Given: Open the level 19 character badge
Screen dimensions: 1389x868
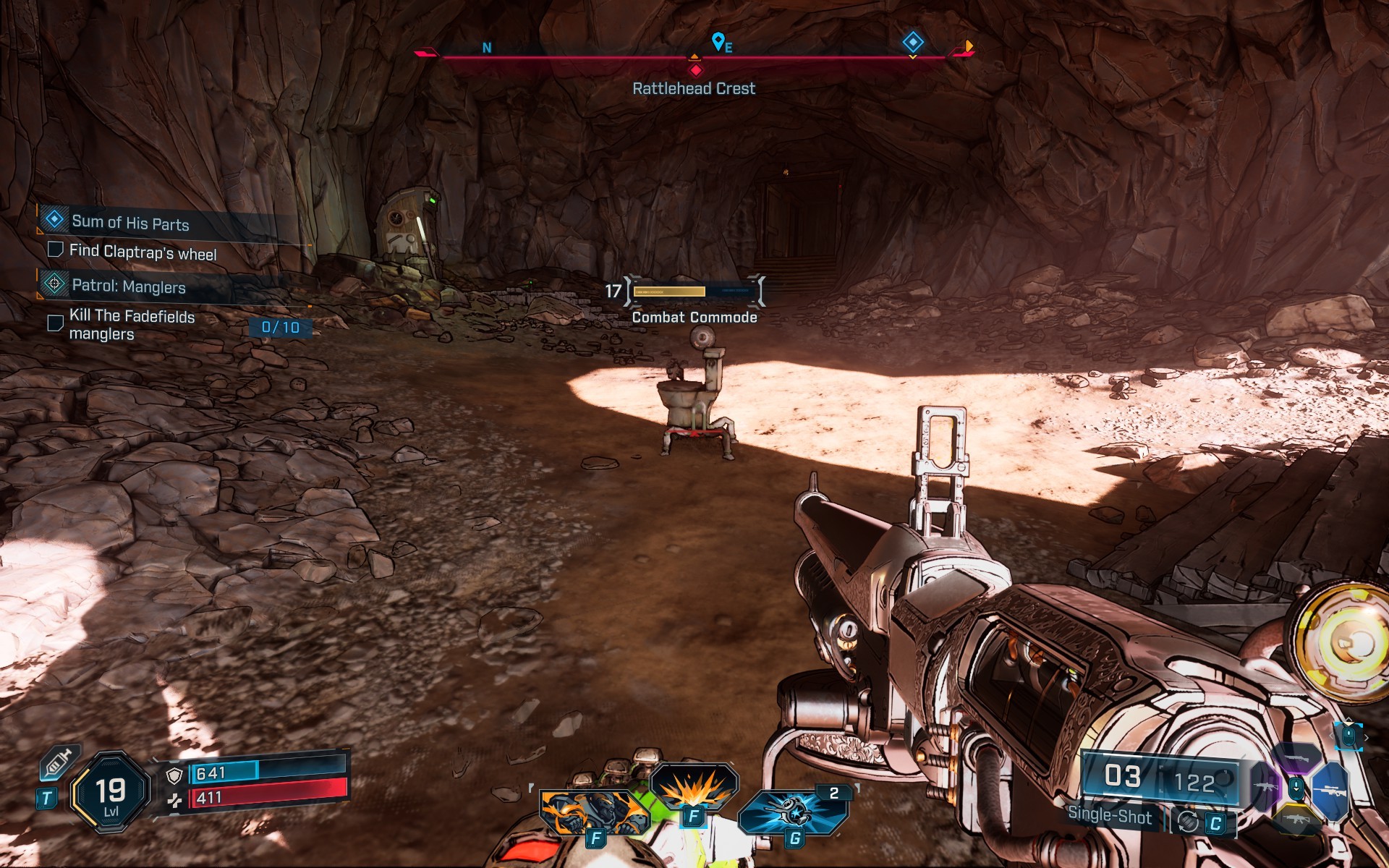Looking at the screenshot, I should click(x=110, y=793).
